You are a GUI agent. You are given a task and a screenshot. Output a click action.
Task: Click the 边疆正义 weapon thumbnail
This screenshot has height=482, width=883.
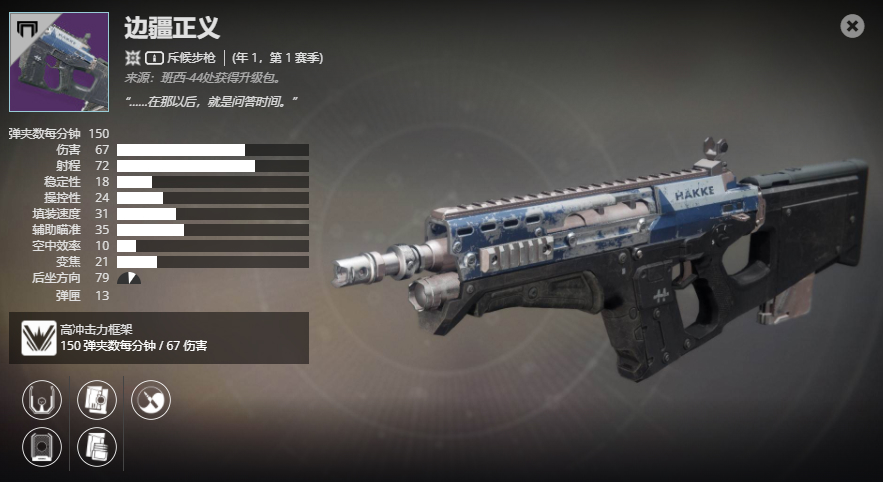point(59,62)
